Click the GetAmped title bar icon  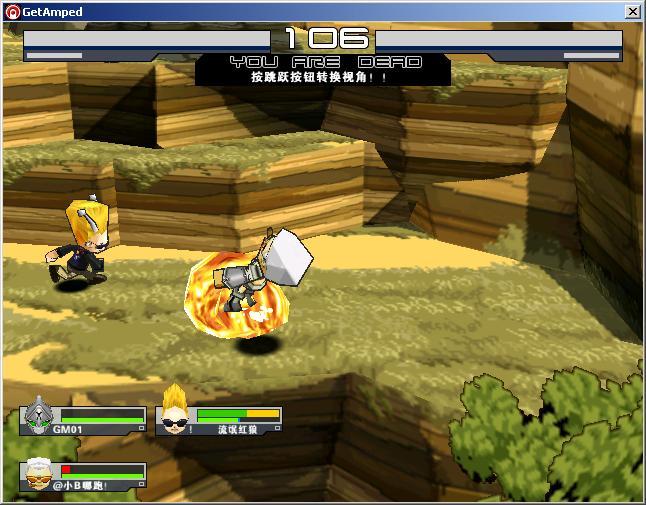(12, 12)
